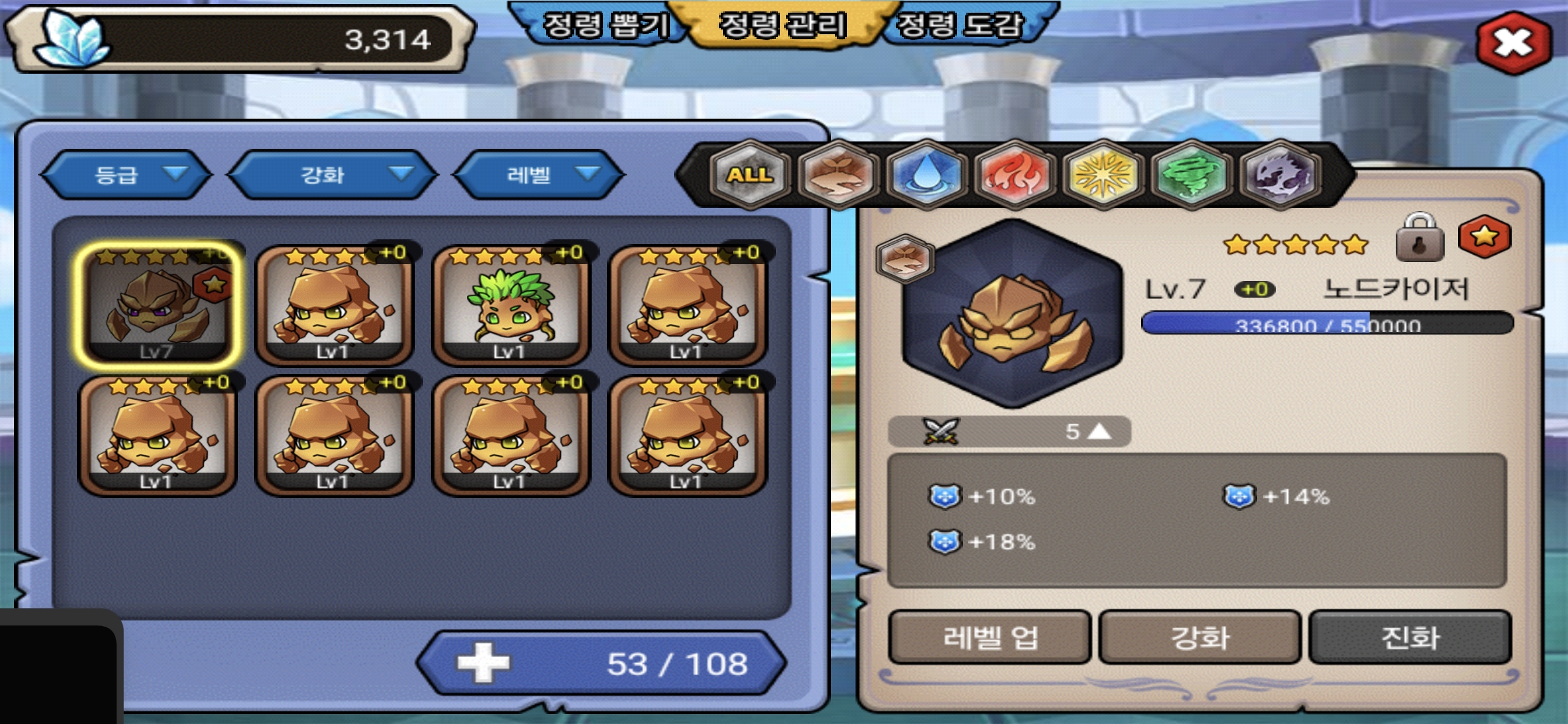Toggle the padlock lock icon
Viewport: 1568px width, 724px height.
pos(1419,239)
